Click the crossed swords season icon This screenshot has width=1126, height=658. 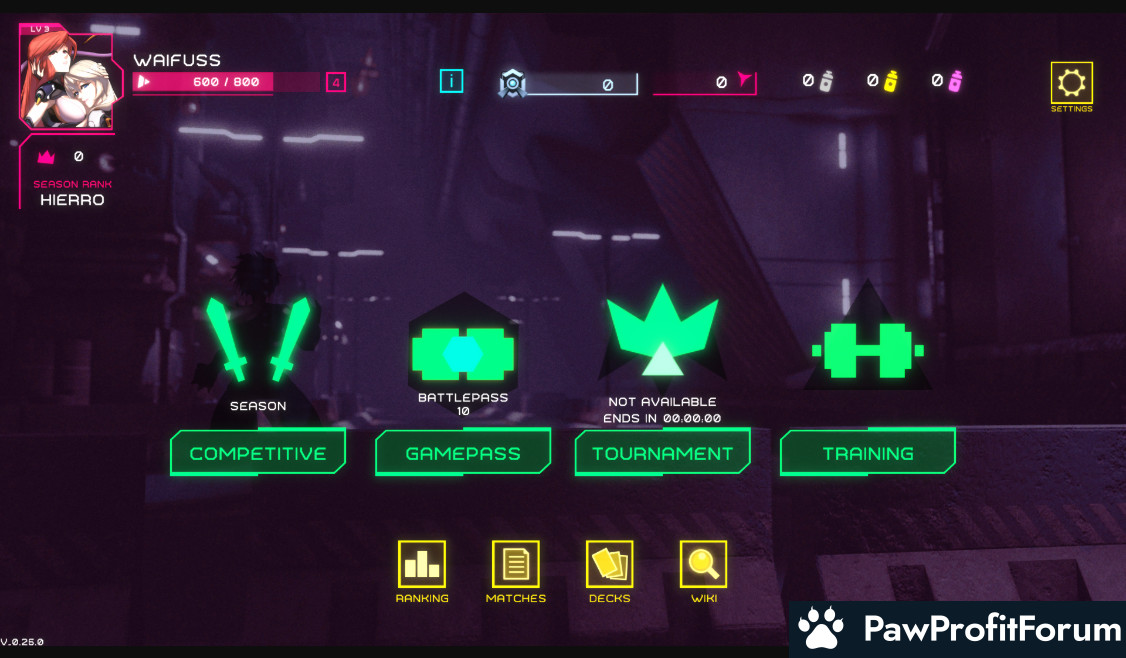(258, 340)
